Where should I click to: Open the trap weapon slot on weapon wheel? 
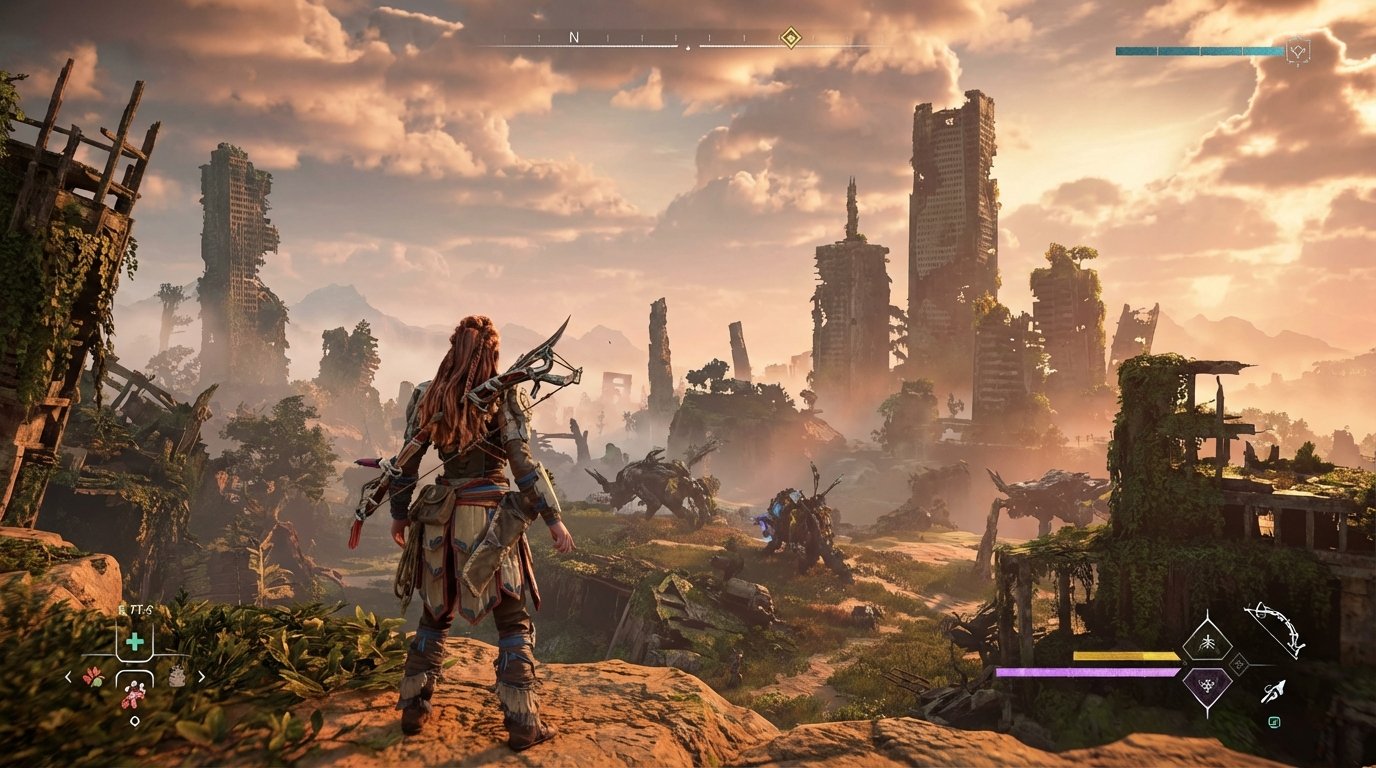[1208, 645]
